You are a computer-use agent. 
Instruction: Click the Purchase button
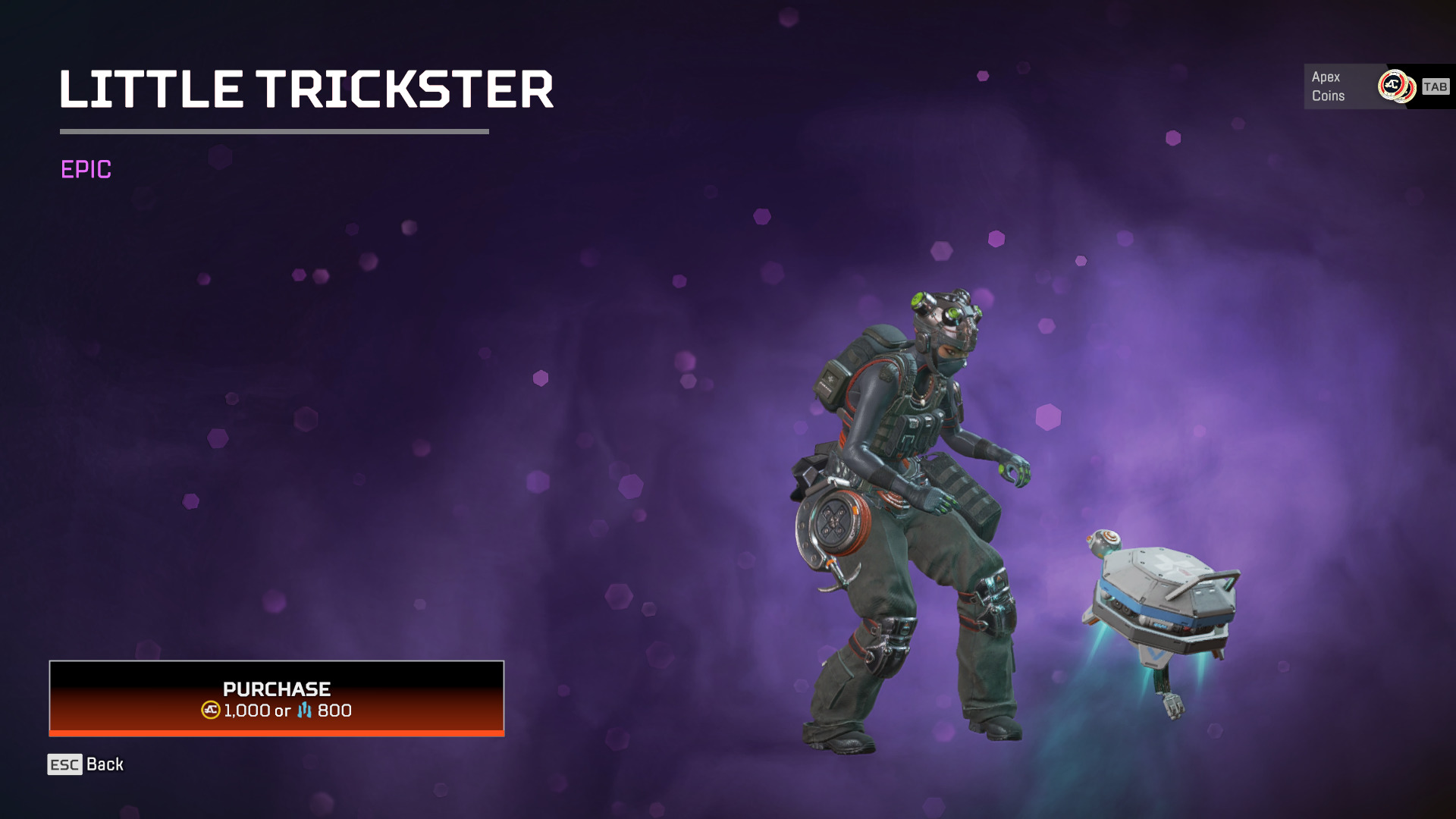pos(276,699)
